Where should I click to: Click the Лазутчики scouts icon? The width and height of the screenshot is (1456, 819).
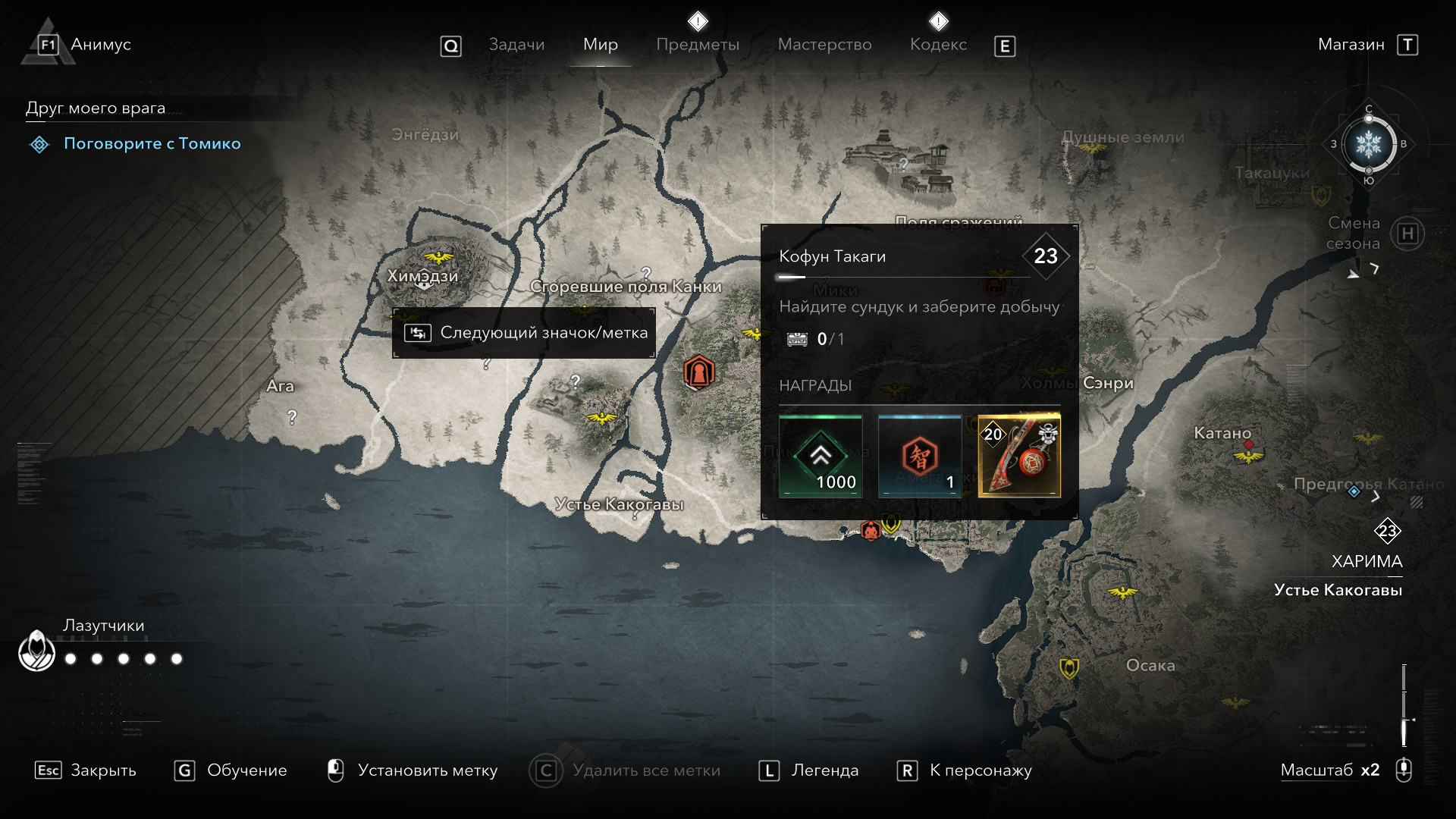tap(36, 651)
